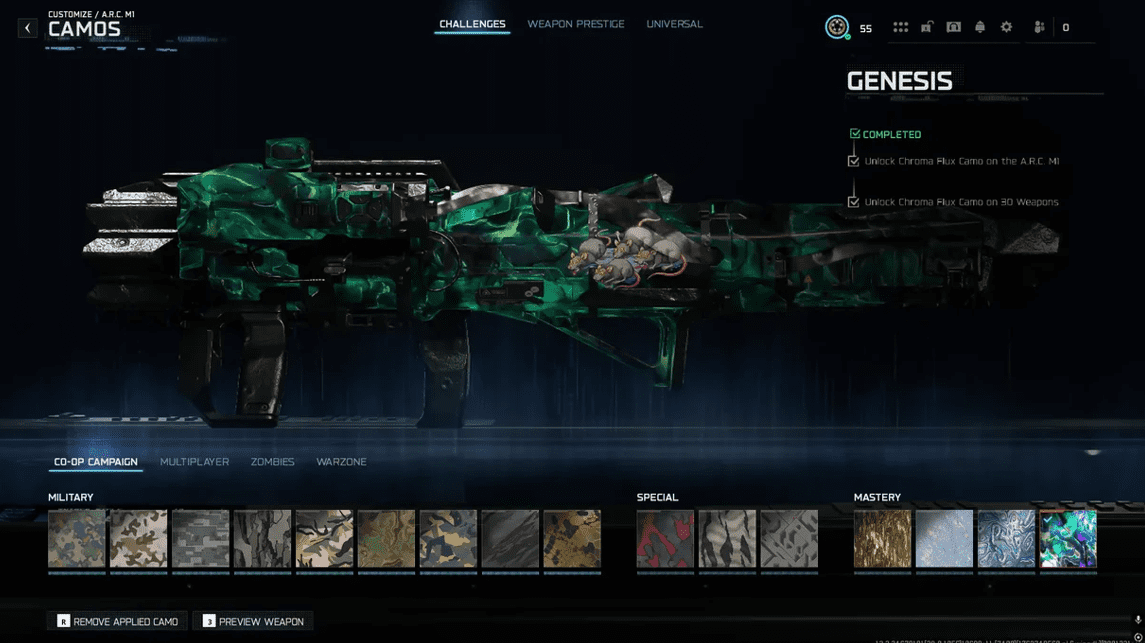Select the Co-op Campaign category
The image size is (1145, 643).
pyautogui.click(x=96, y=462)
